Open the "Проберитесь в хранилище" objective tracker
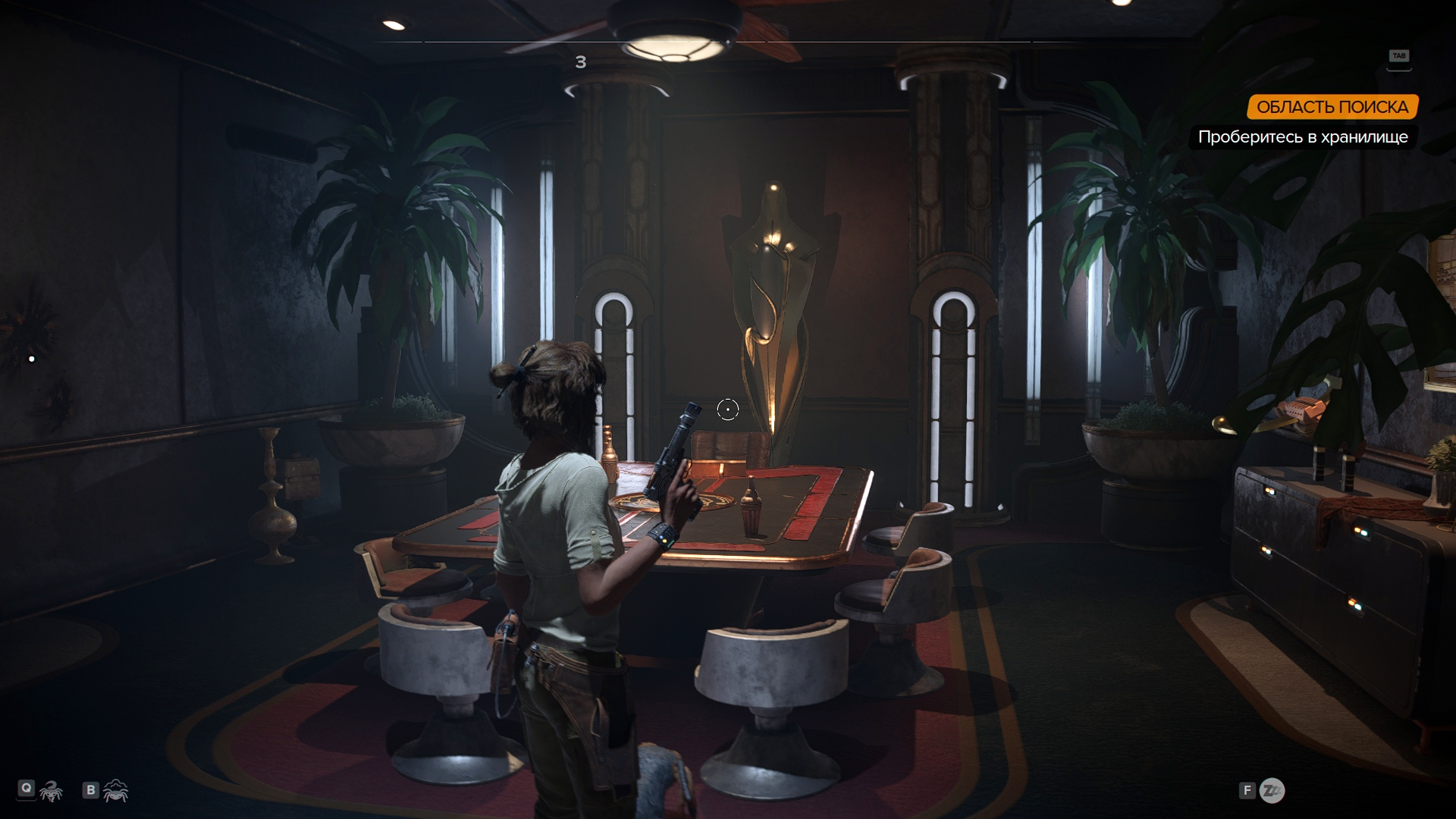The height and width of the screenshot is (819, 1456). coord(1302,137)
